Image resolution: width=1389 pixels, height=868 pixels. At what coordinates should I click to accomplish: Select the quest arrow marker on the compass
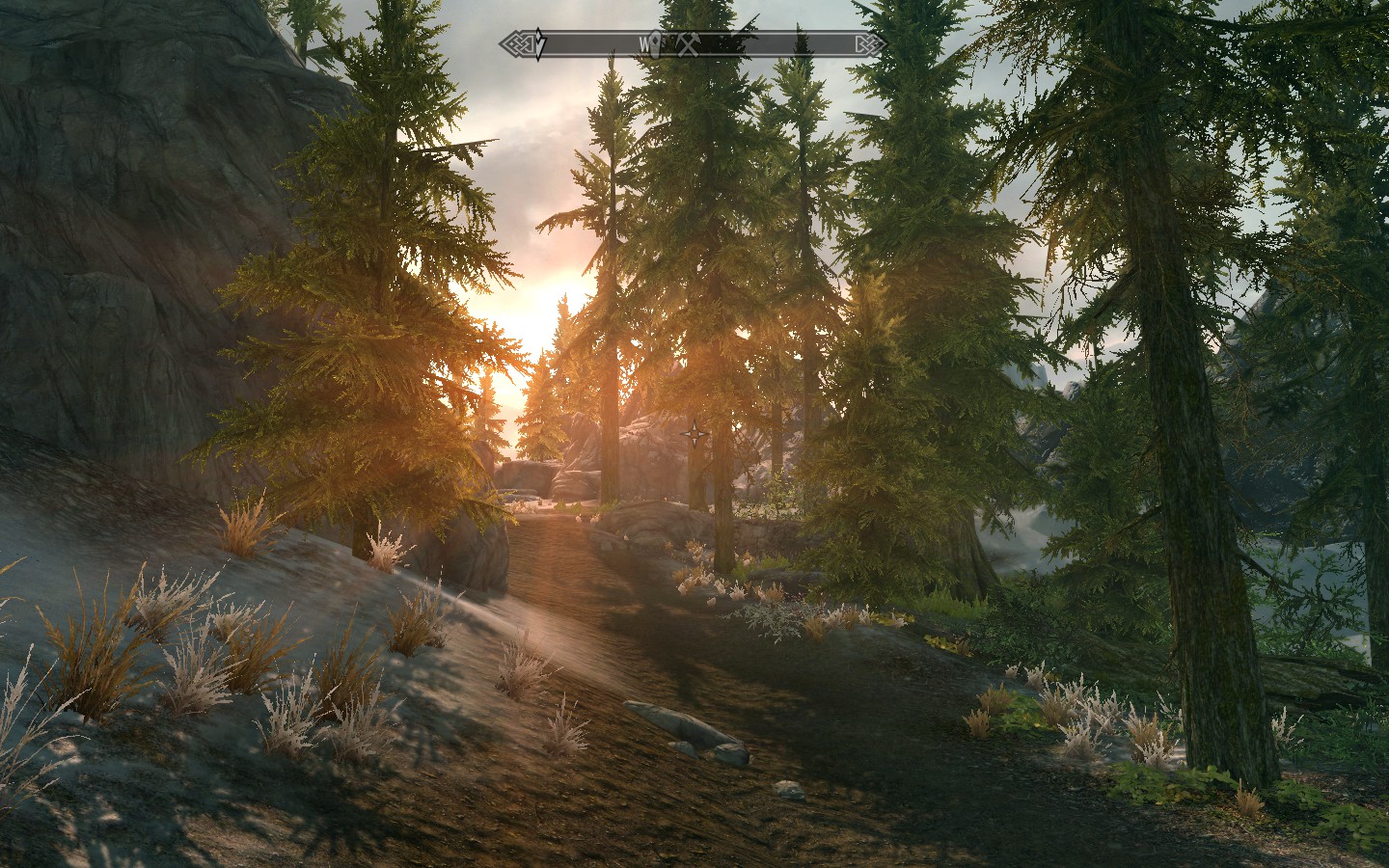[x=540, y=43]
